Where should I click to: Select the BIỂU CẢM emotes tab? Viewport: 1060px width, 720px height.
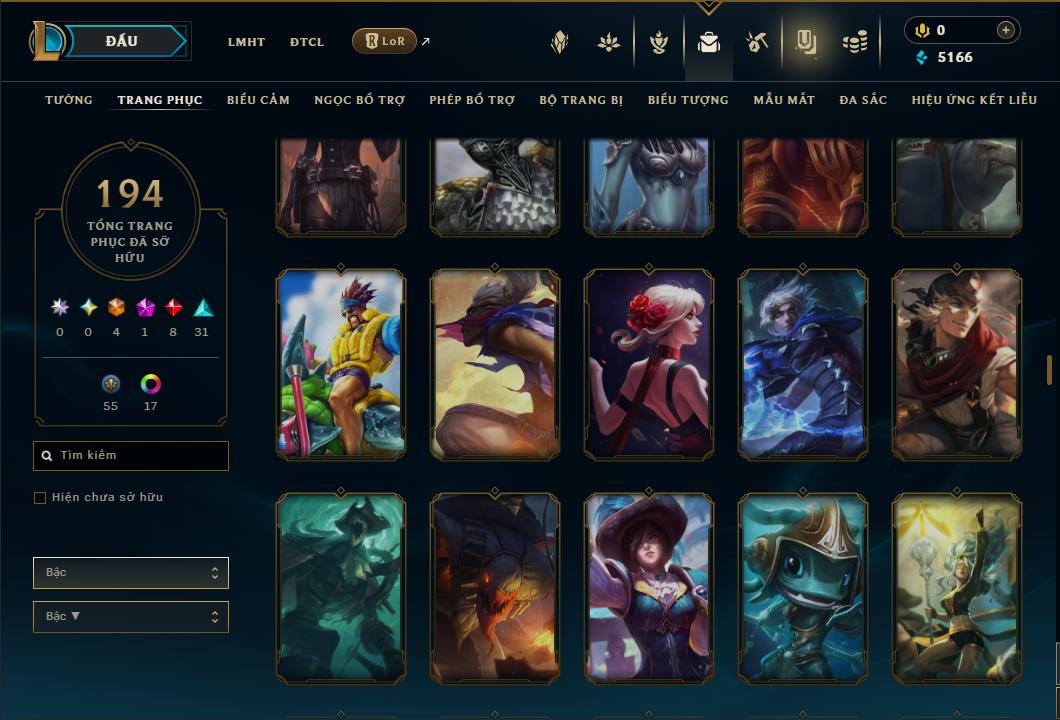[258, 100]
